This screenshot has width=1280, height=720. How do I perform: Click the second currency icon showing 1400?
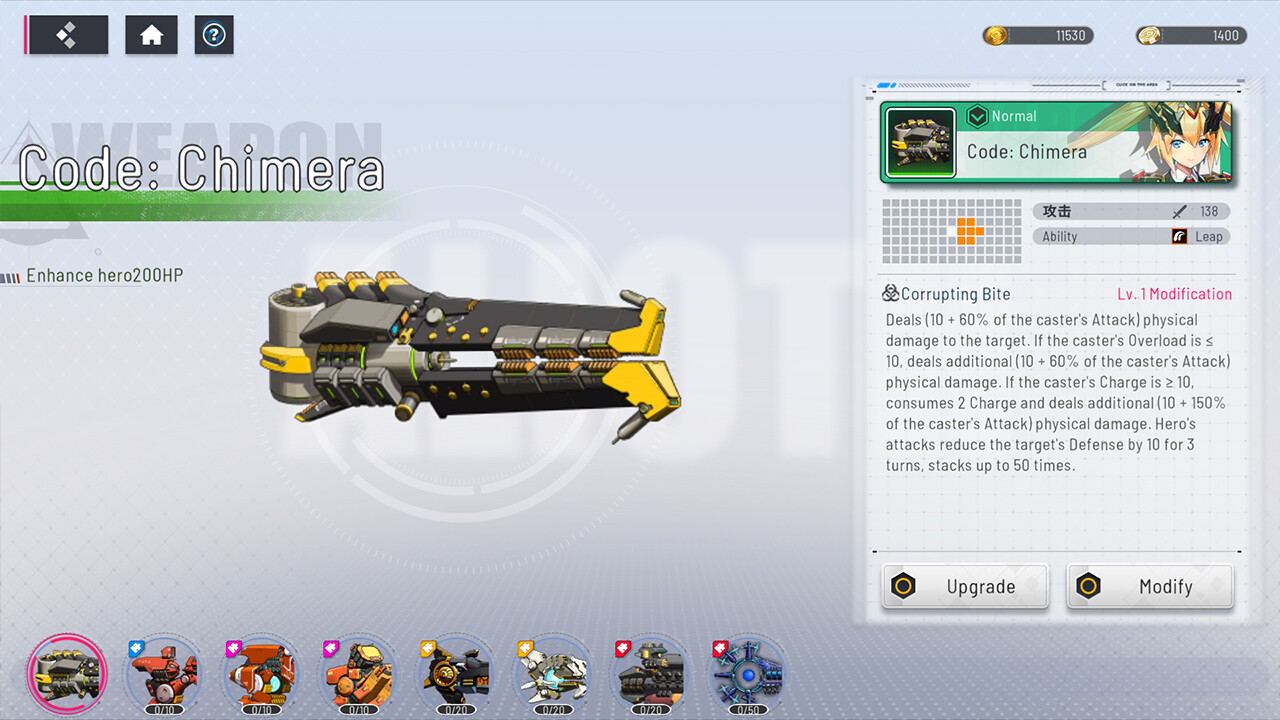click(x=1148, y=35)
